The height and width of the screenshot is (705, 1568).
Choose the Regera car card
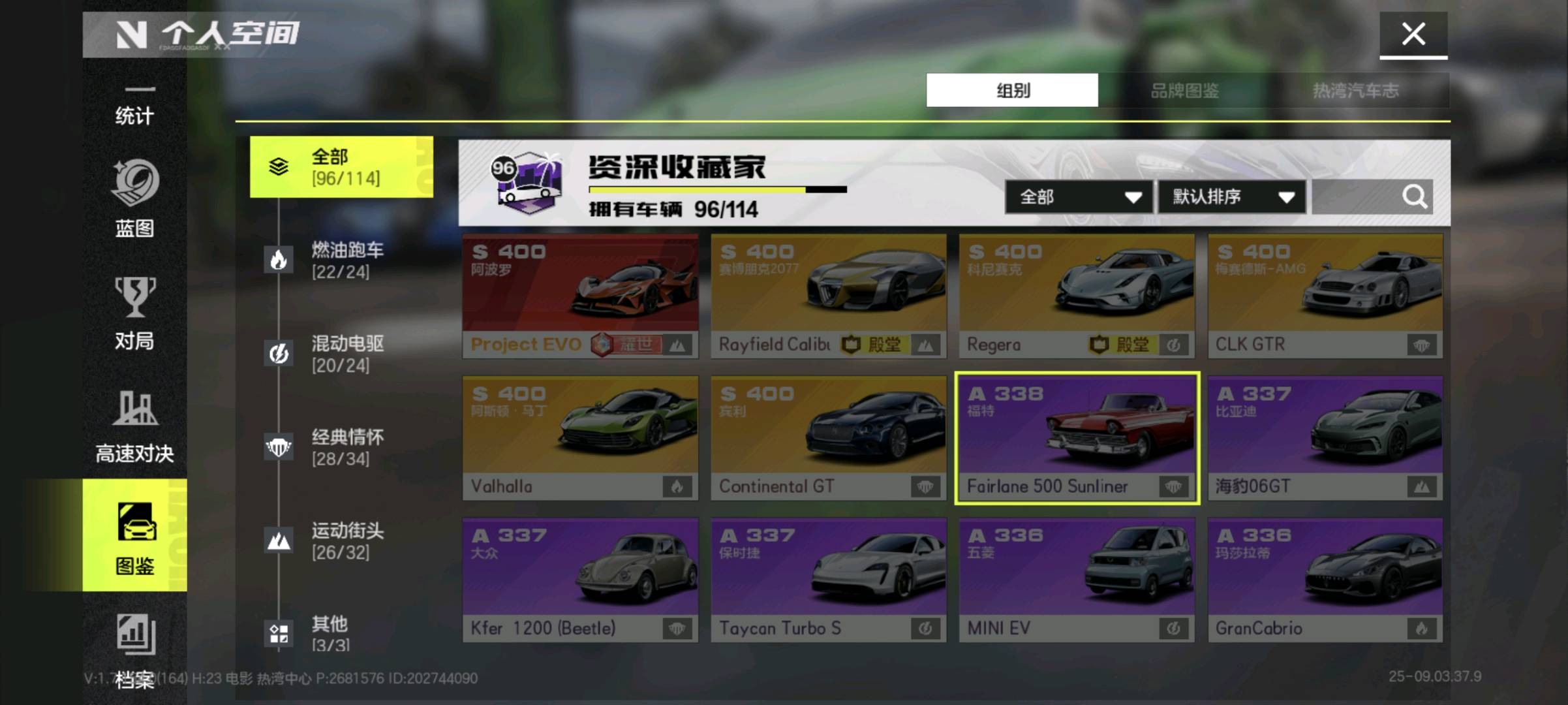(1077, 296)
